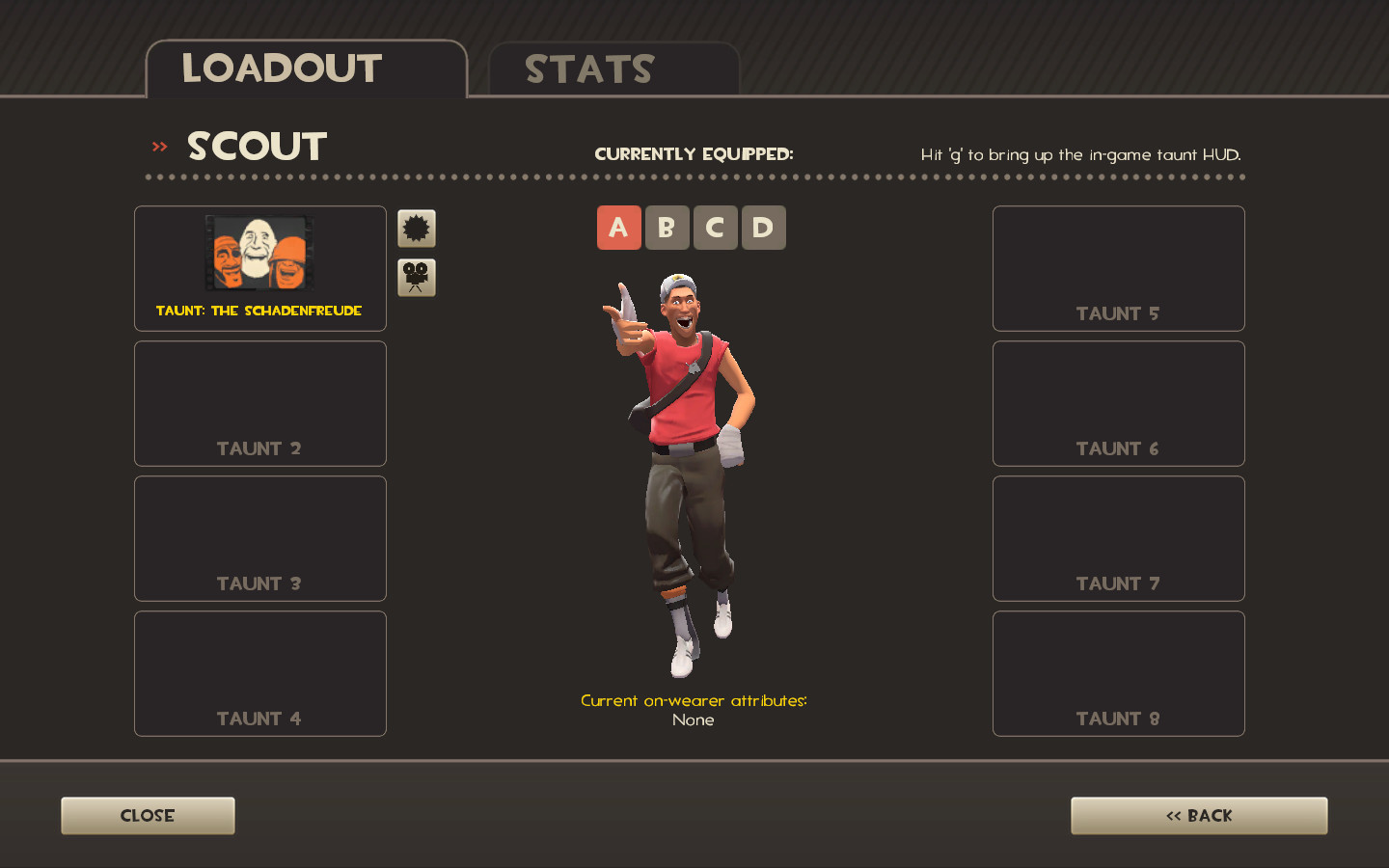Select the Taunt 7 slot
Image resolution: width=1389 pixels, height=868 pixels.
[x=1117, y=538]
